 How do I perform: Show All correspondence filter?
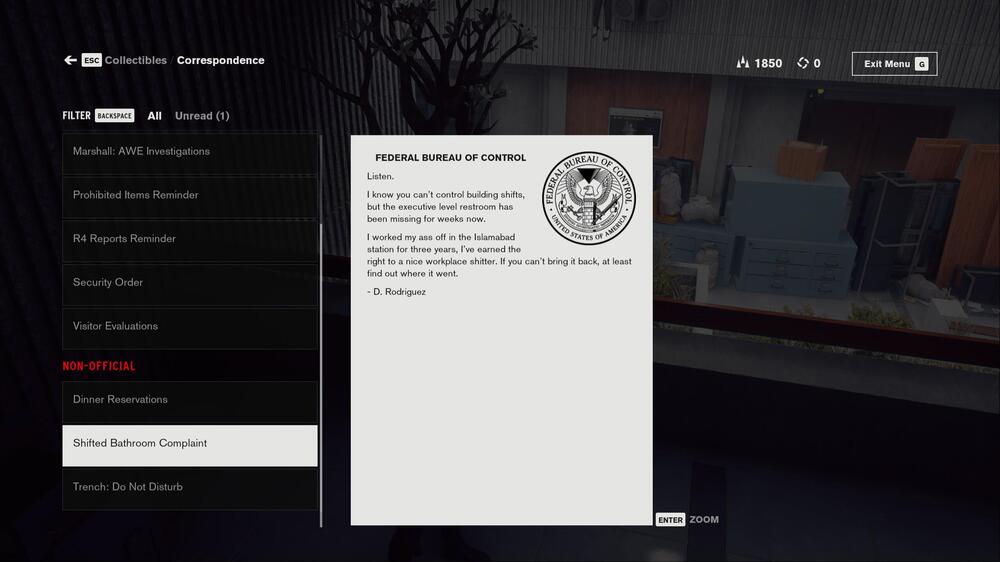point(154,116)
